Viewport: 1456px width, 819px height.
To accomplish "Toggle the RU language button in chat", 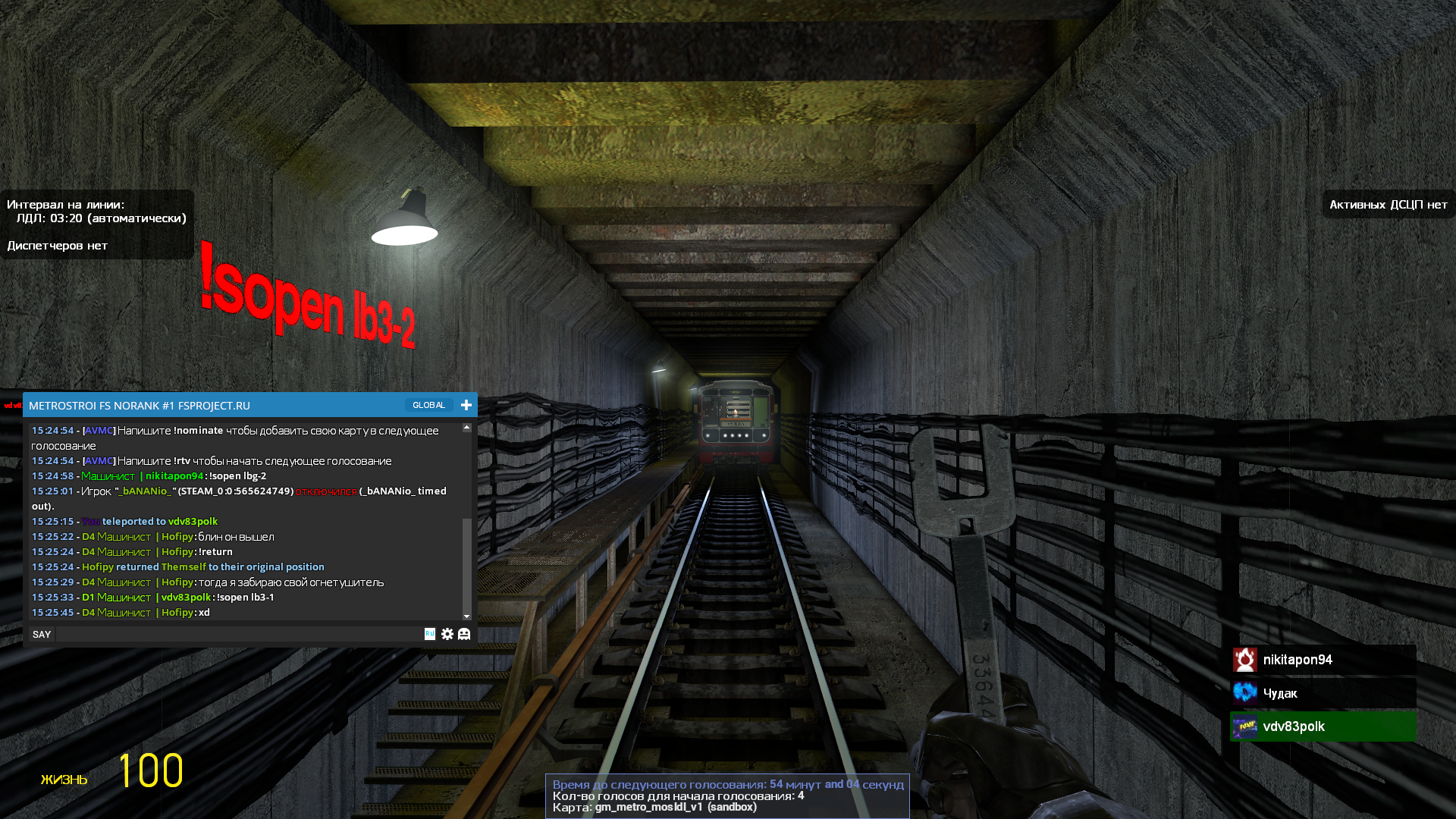I will pos(430,634).
